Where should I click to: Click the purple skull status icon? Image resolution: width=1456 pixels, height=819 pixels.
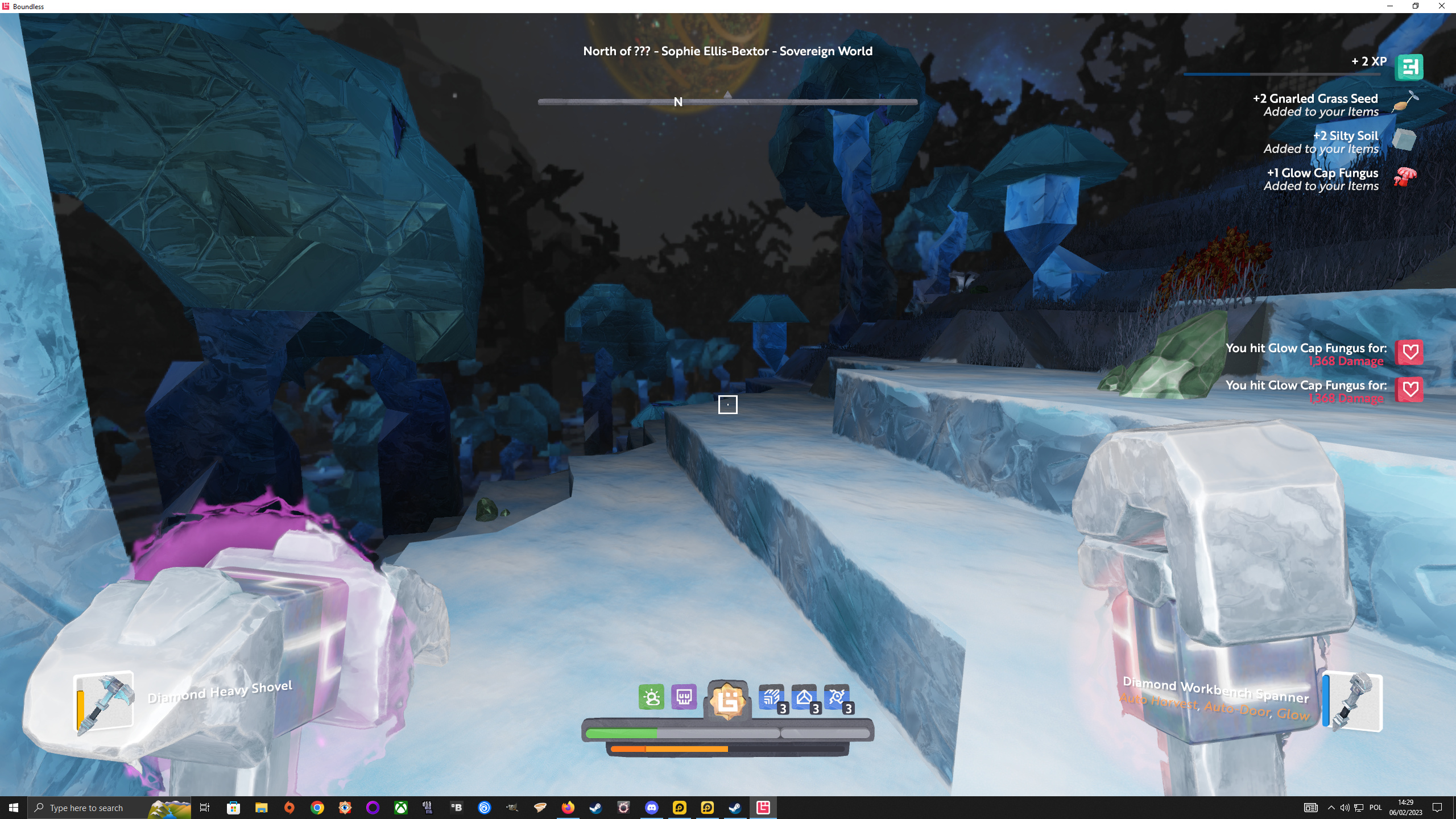pyautogui.click(x=684, y=697)
